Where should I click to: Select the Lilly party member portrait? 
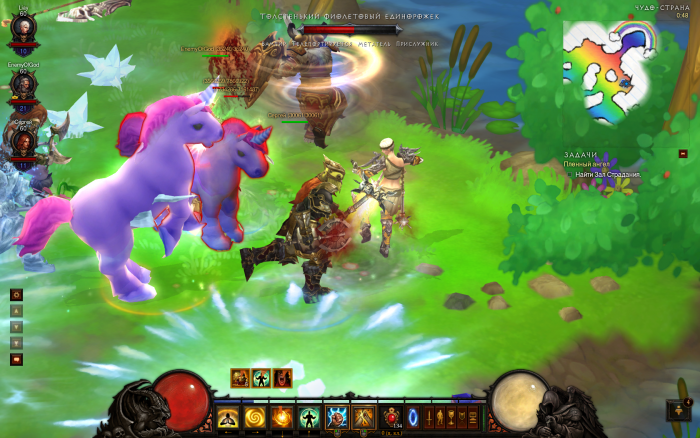pyautogui.click(x=23, y=28)
